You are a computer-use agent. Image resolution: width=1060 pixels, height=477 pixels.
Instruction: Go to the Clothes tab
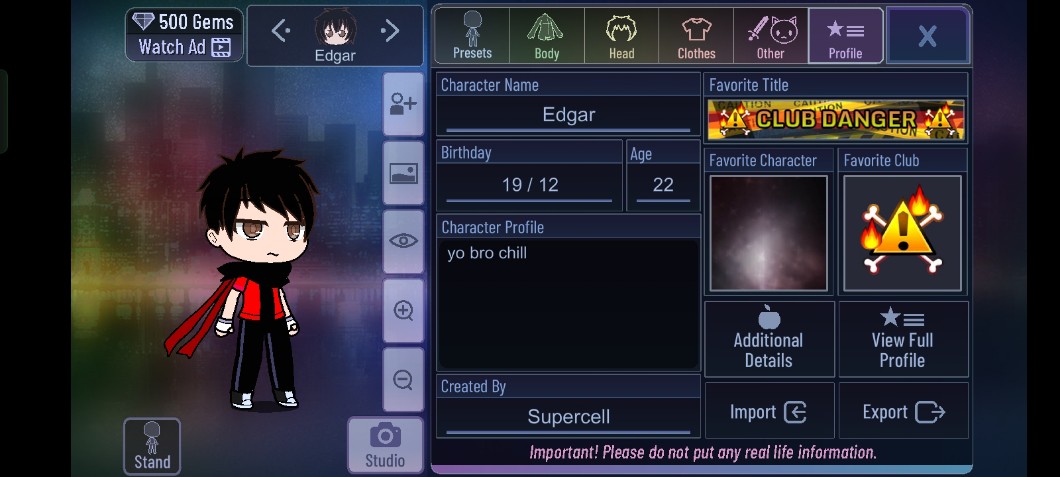(x=696, y=35)
